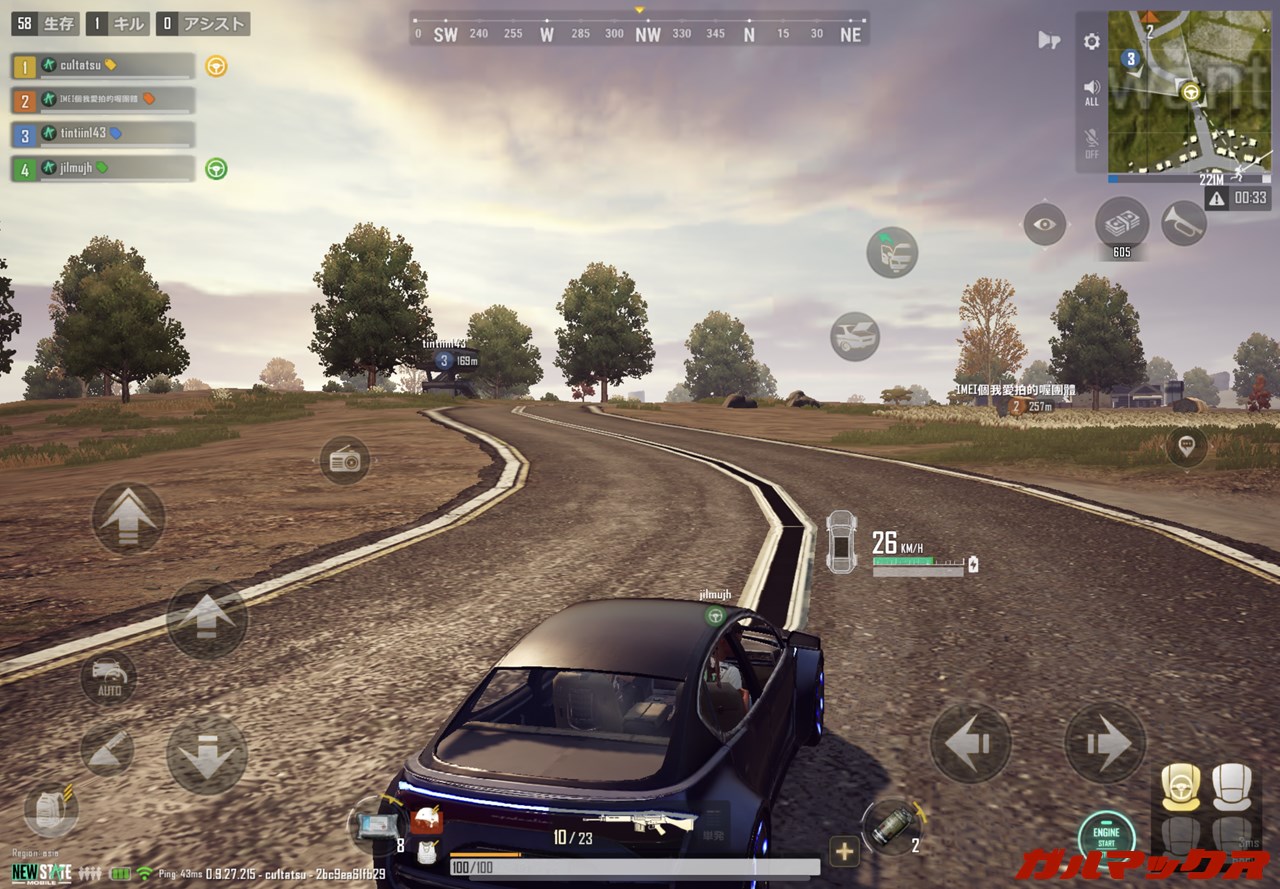The height and width of the screenshot is (889, 1280).
Task: Switch to the white front passenger seat
Action: coord(1229,787)
